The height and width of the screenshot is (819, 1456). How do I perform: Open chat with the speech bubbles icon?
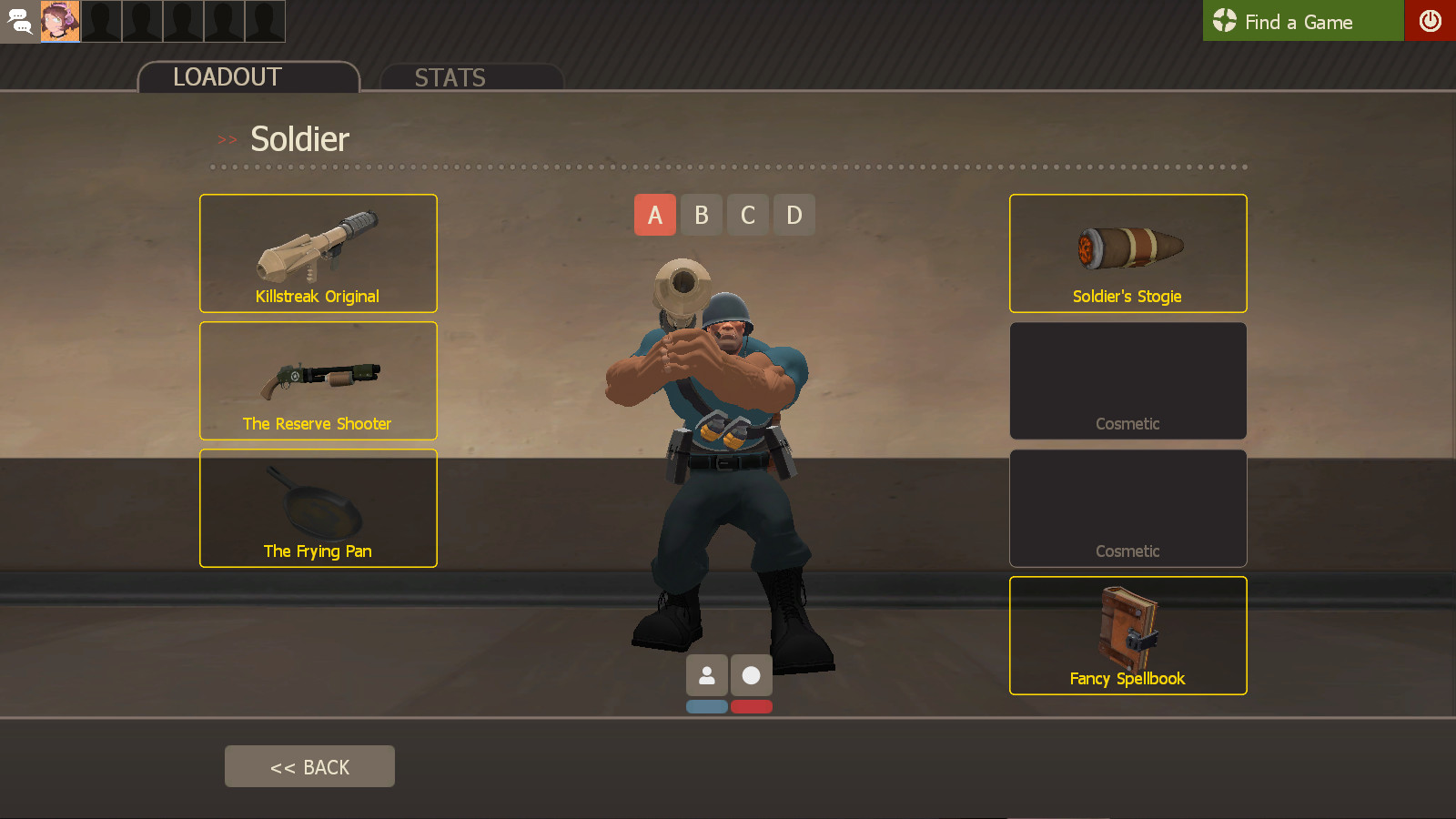coord(19,21)
